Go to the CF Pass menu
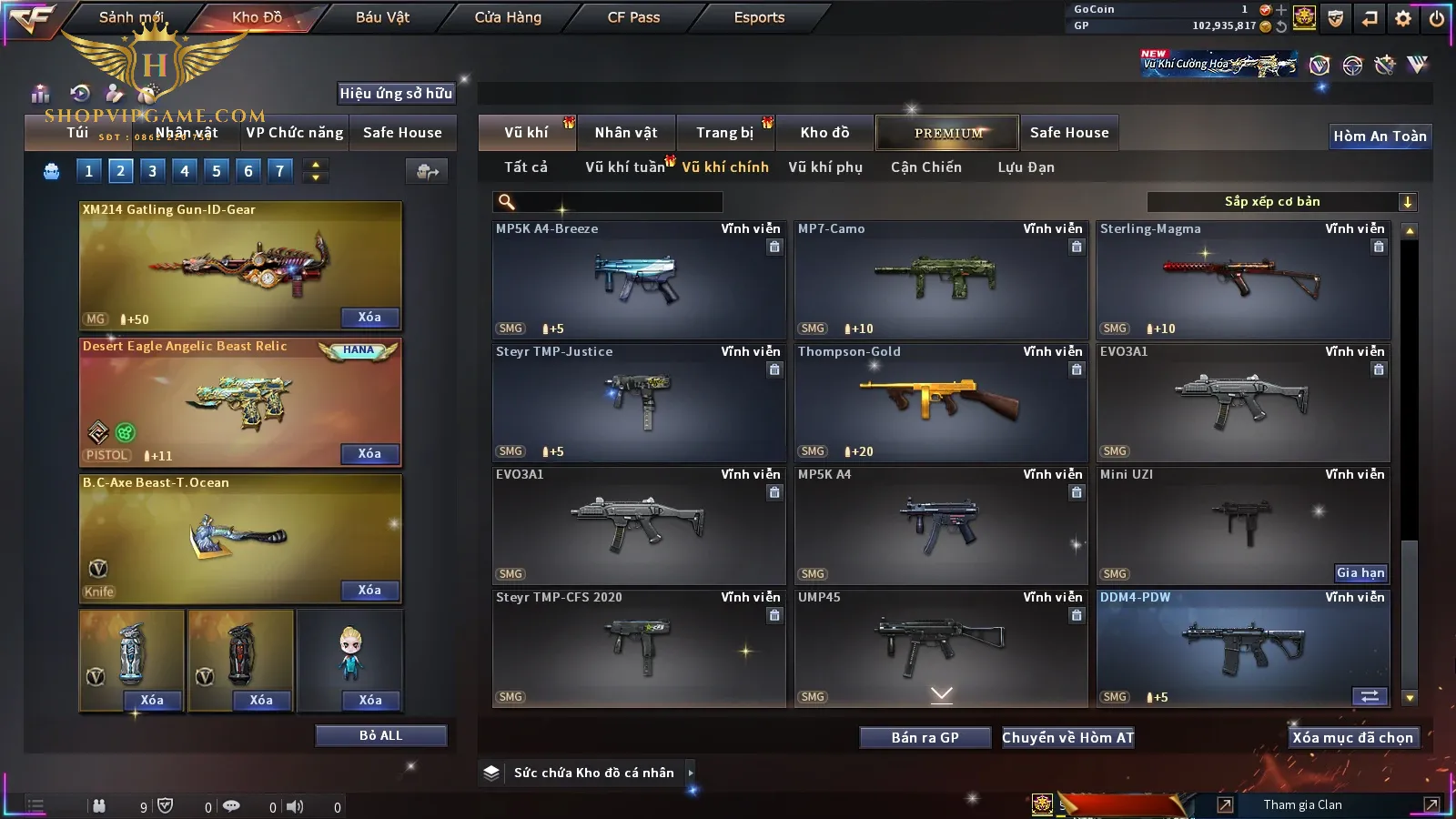1456x819 pixels. [633, 17]
